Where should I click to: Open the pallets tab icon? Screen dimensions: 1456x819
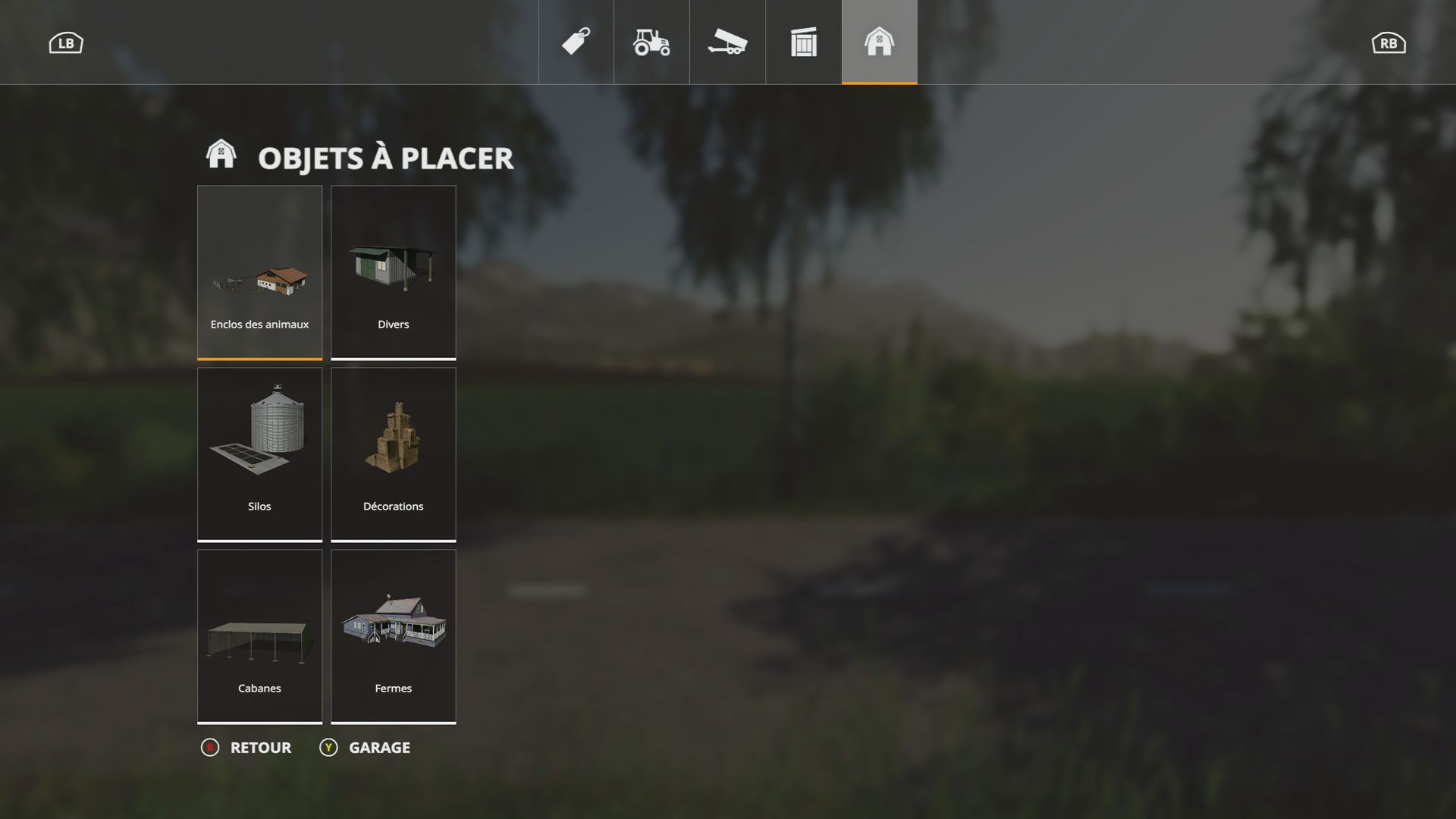(x=802, y=43)
